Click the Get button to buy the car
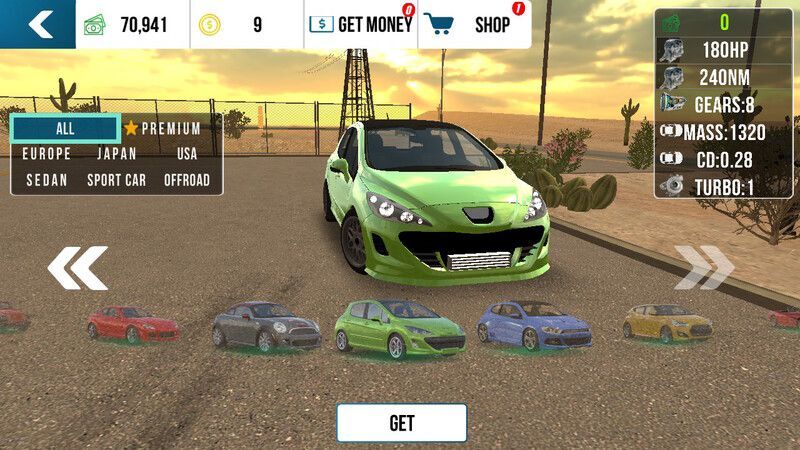 pyautogui.click(x=401, y=423)
